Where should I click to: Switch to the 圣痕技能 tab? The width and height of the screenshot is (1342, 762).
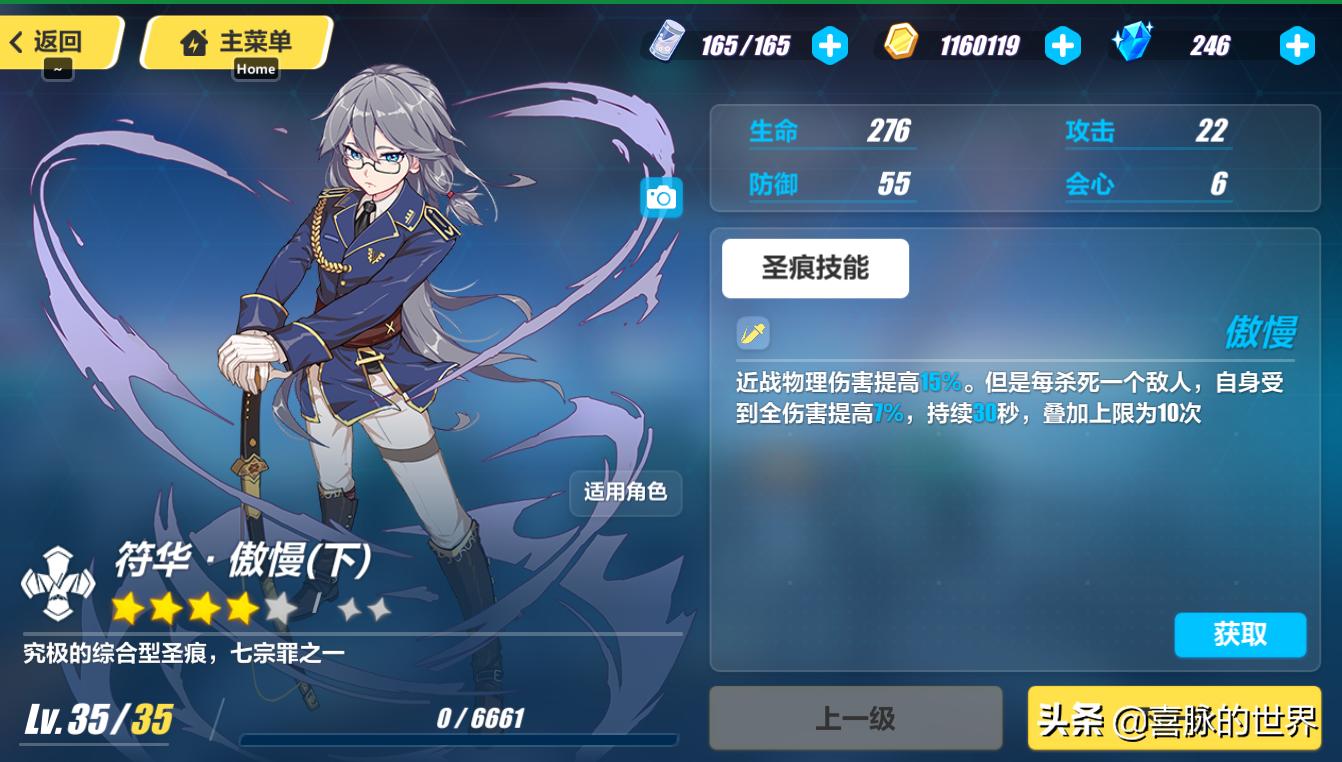pos(815,268)
